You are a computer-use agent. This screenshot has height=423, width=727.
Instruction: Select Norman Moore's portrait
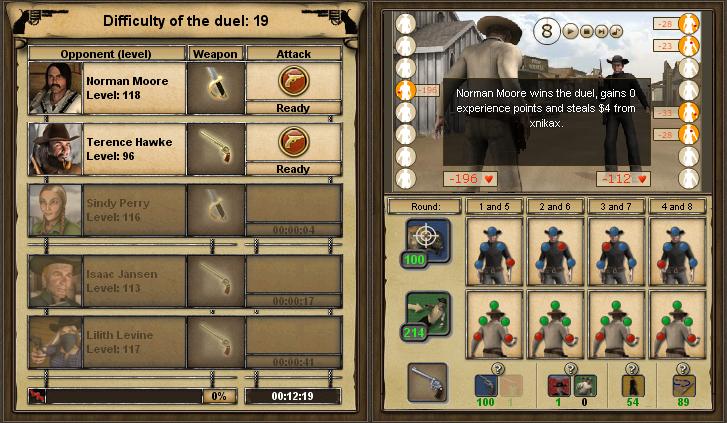coord(55,88)
